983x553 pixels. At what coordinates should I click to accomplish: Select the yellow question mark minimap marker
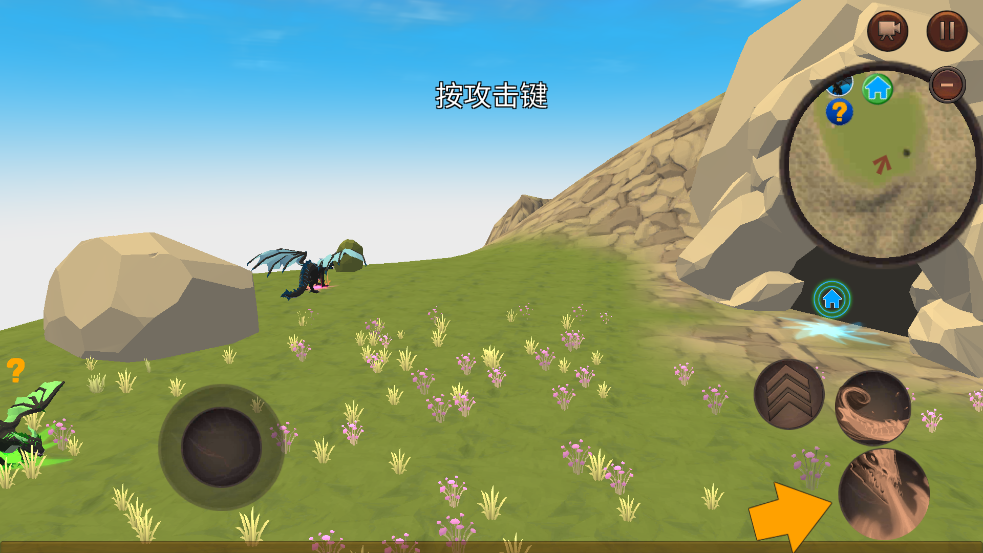839,112
